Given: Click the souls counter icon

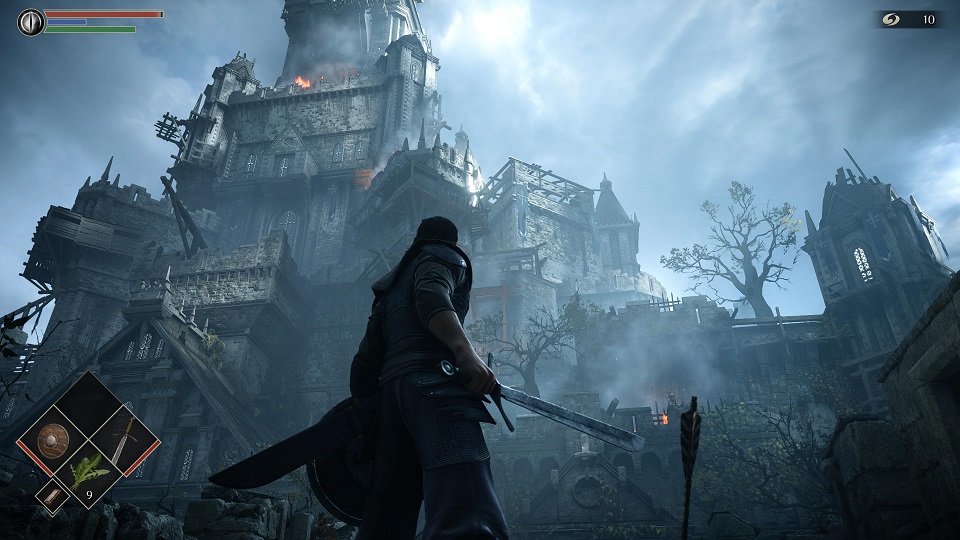Looking at the screenshot, I should pyautogui.click(x=891, y=19).
